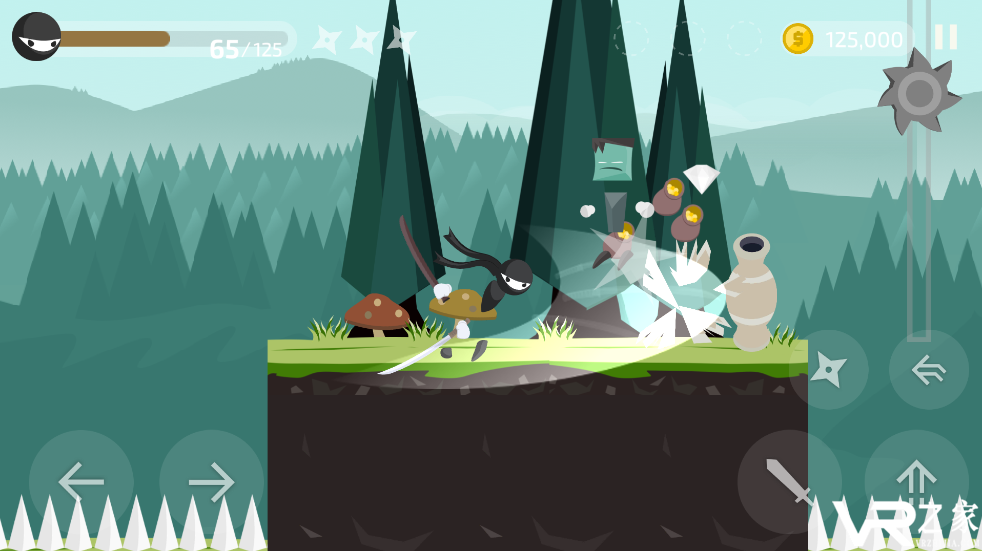
Task: Pause the game
Action: click(945, 38)
